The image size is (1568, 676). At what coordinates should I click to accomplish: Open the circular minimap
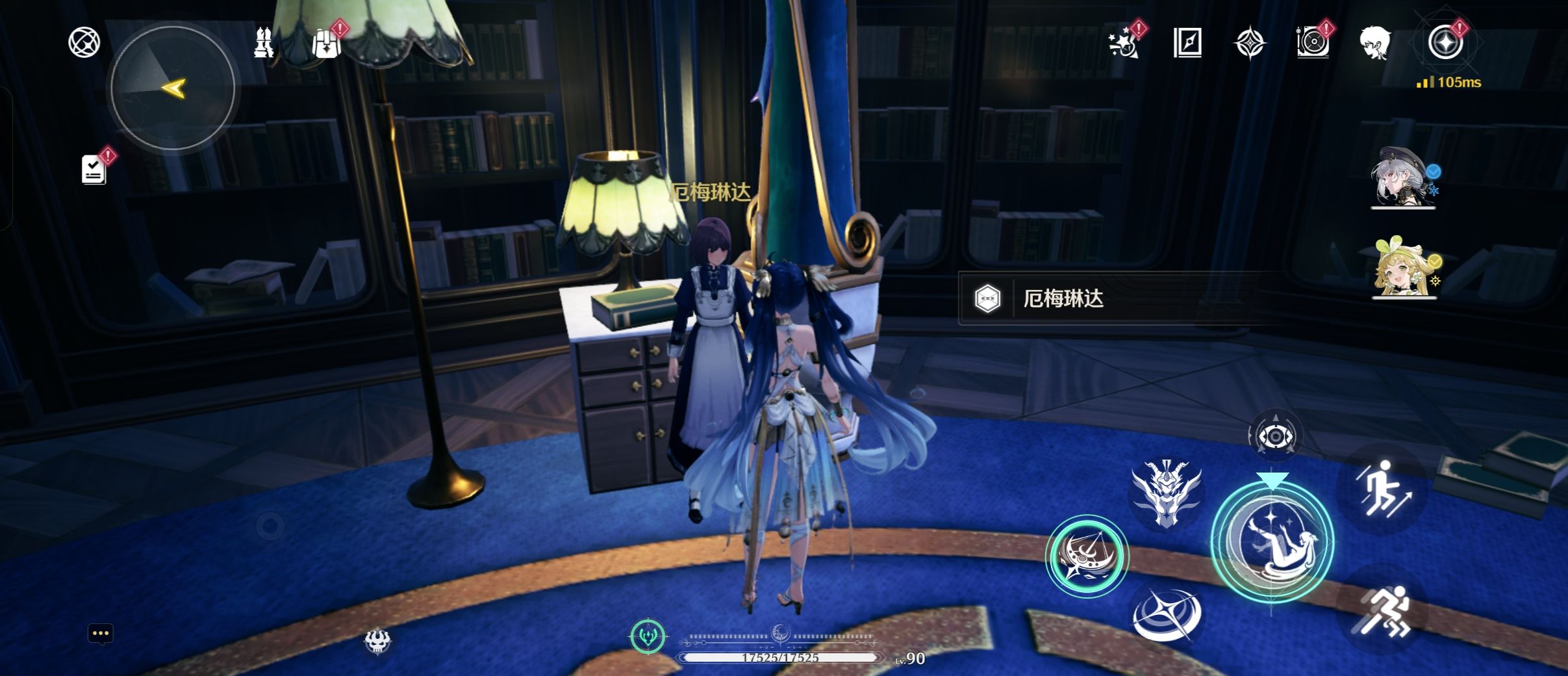click(173, 88)
